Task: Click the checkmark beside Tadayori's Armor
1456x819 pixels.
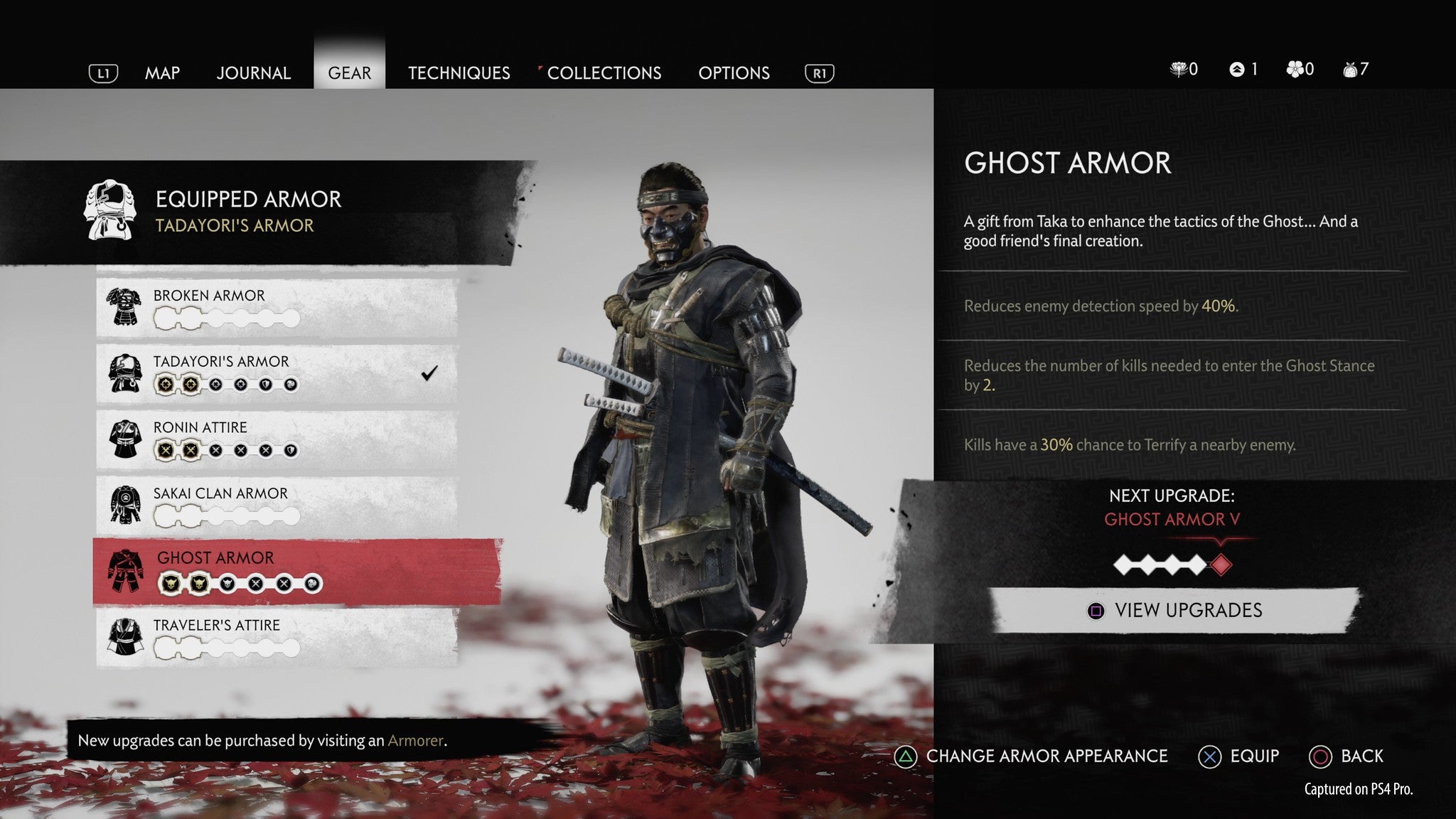Action: (x=428, y=372)
